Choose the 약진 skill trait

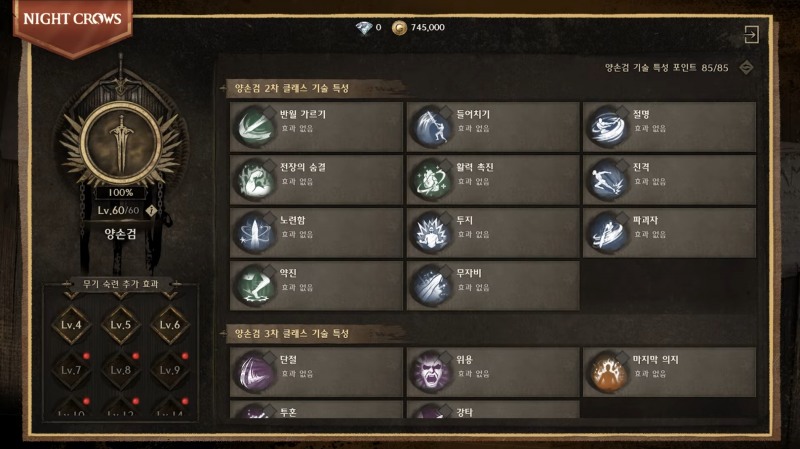click(315, 285)
